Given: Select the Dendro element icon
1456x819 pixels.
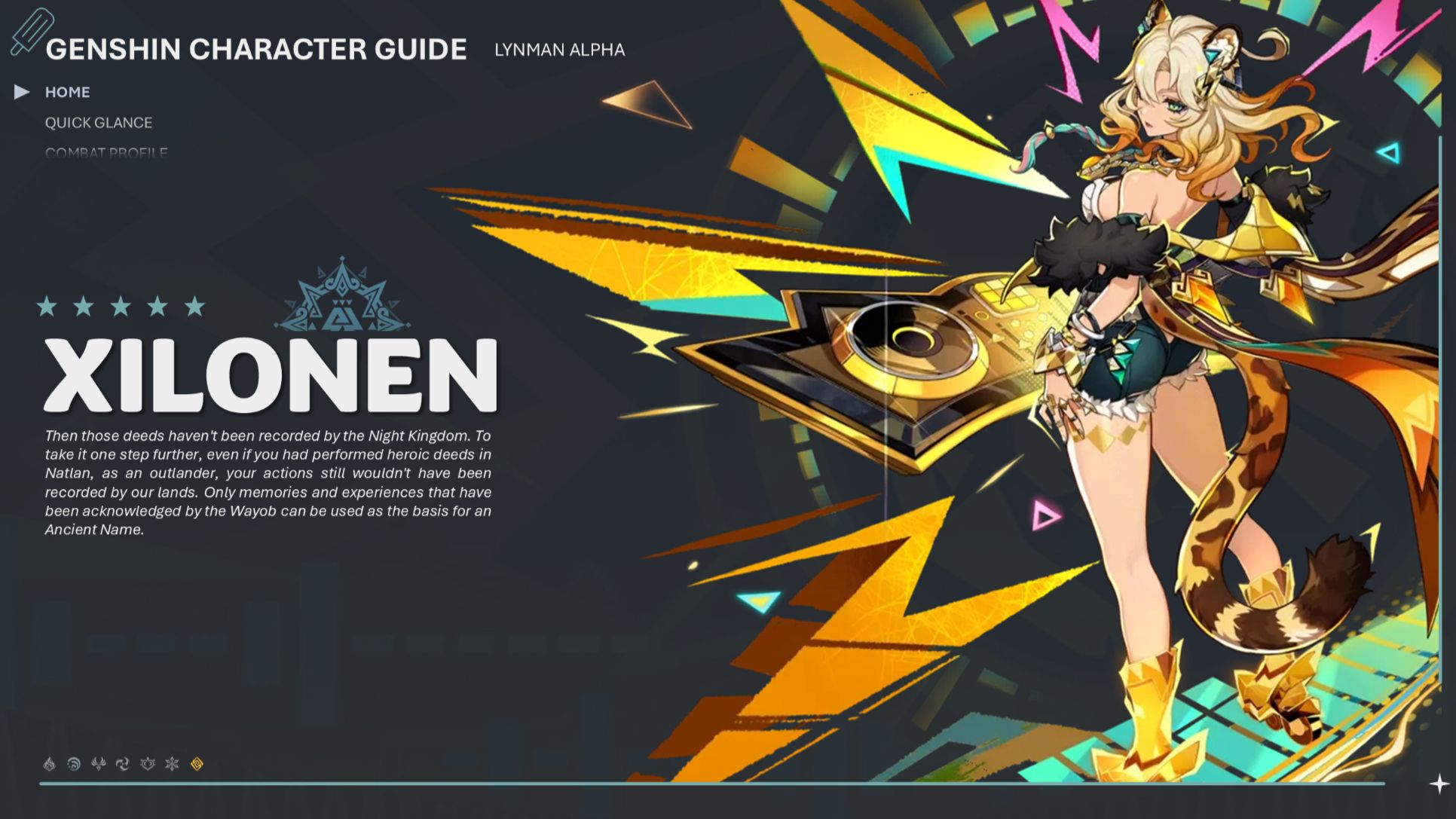Looking at the screenshot, I should pos(148,763).
